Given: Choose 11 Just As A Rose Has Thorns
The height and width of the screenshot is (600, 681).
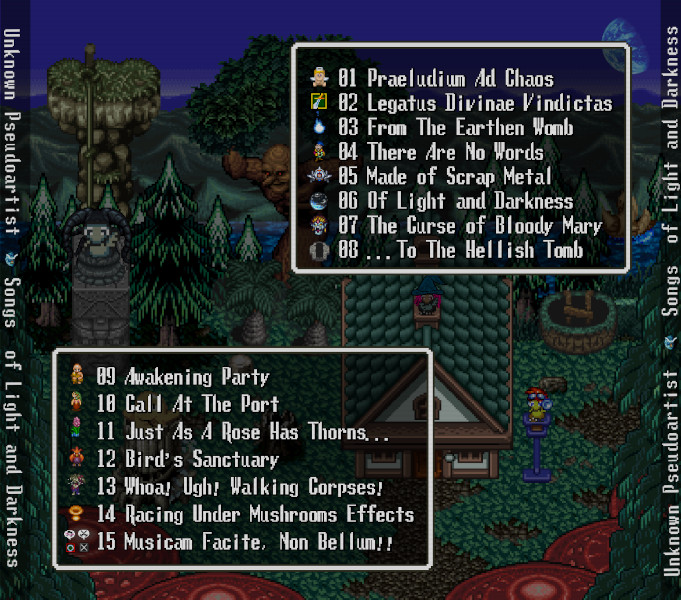Looking at the screenshot, I should point(243,433).
